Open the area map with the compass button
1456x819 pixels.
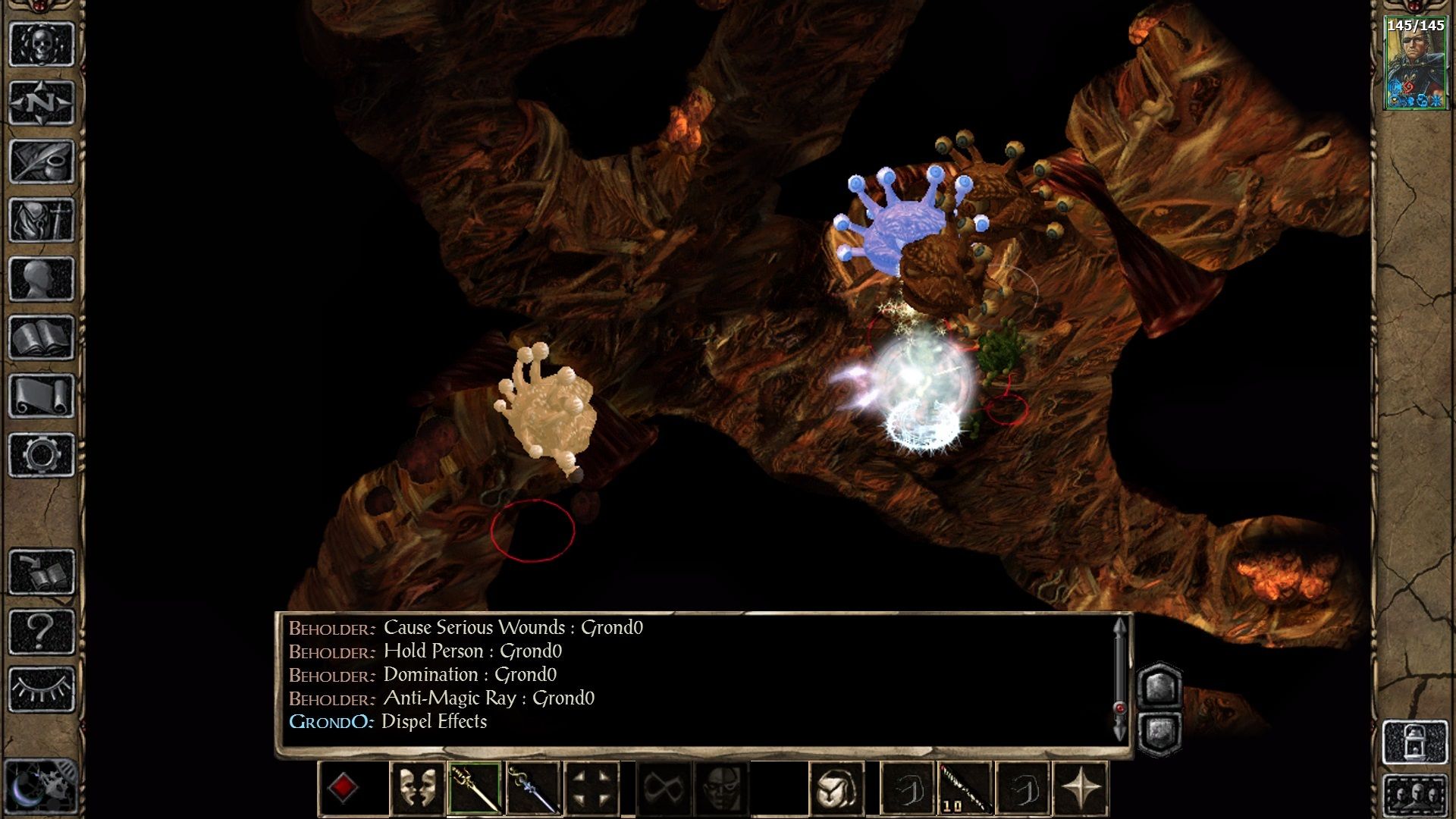click(42, 102)
